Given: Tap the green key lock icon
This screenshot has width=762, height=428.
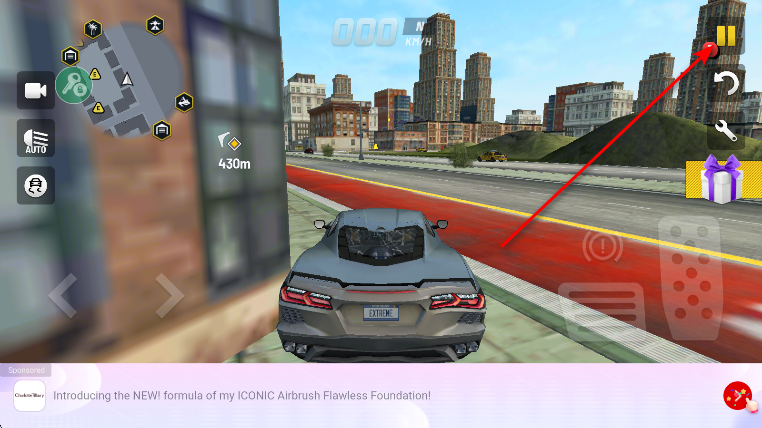Looking at the screenshot, I should (x=73, y=85).
